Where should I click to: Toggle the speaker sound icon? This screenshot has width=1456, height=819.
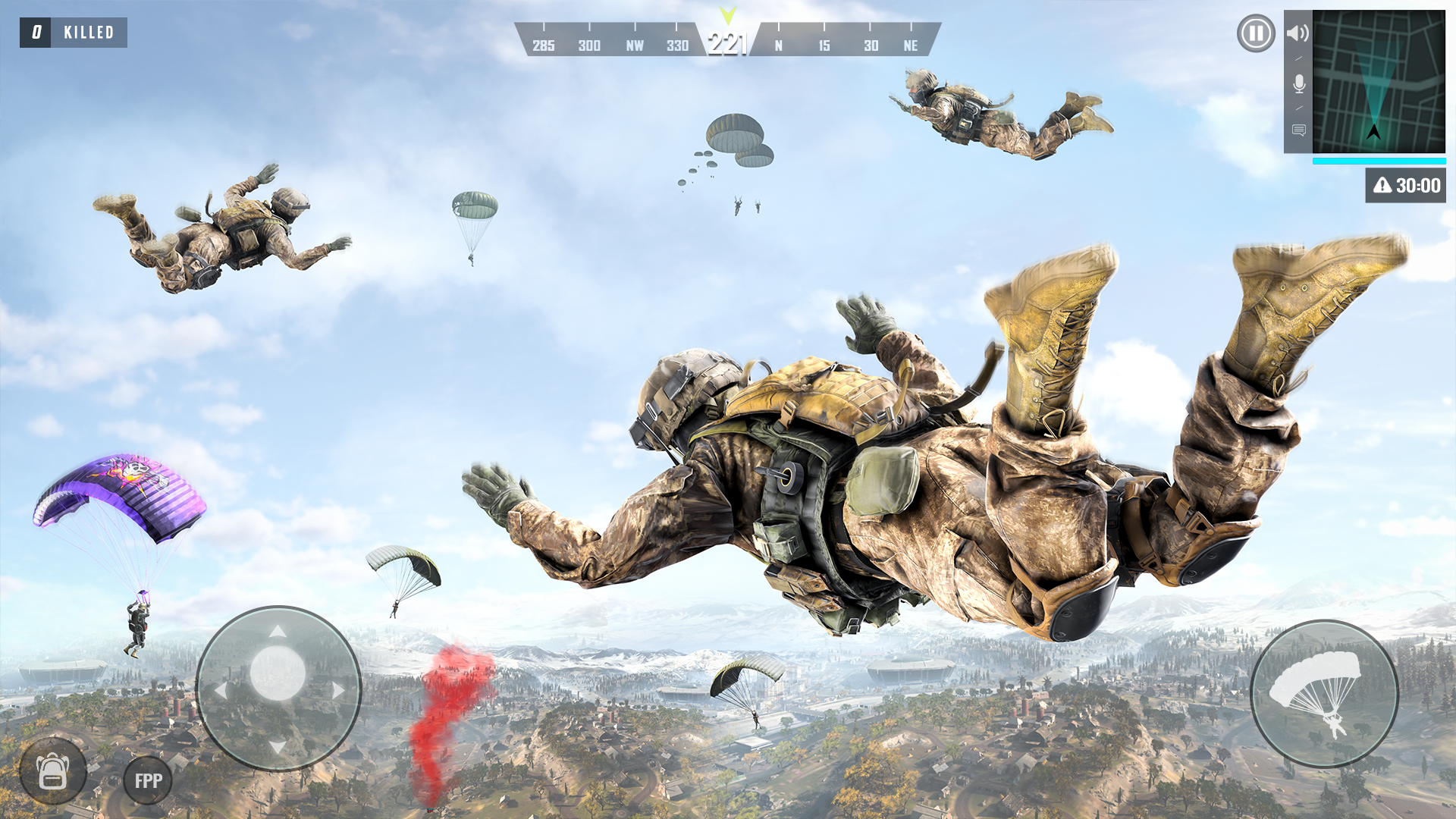1298,33
